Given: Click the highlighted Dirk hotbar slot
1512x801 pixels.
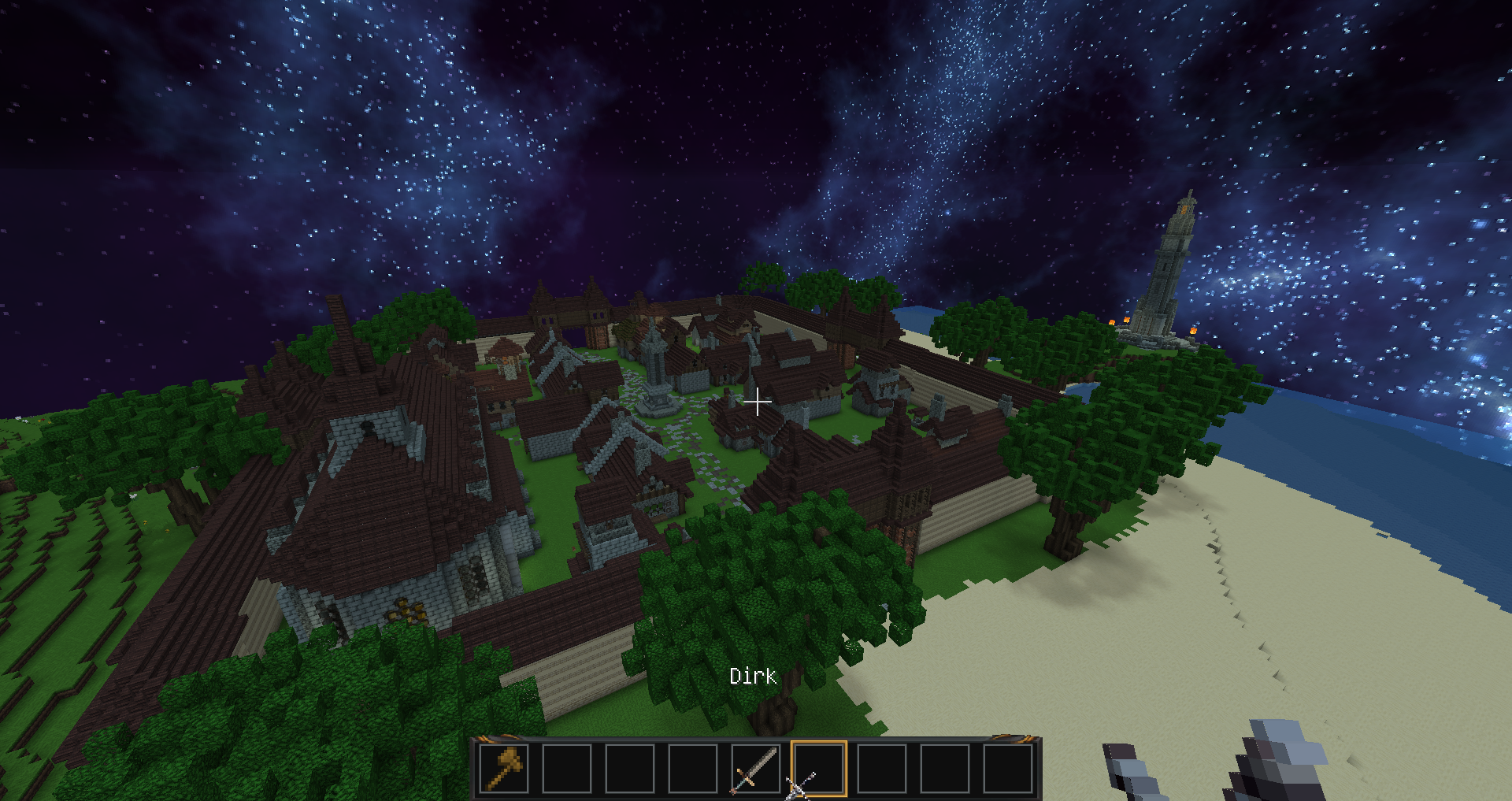Looking at the screenshot, I should 818,768.
